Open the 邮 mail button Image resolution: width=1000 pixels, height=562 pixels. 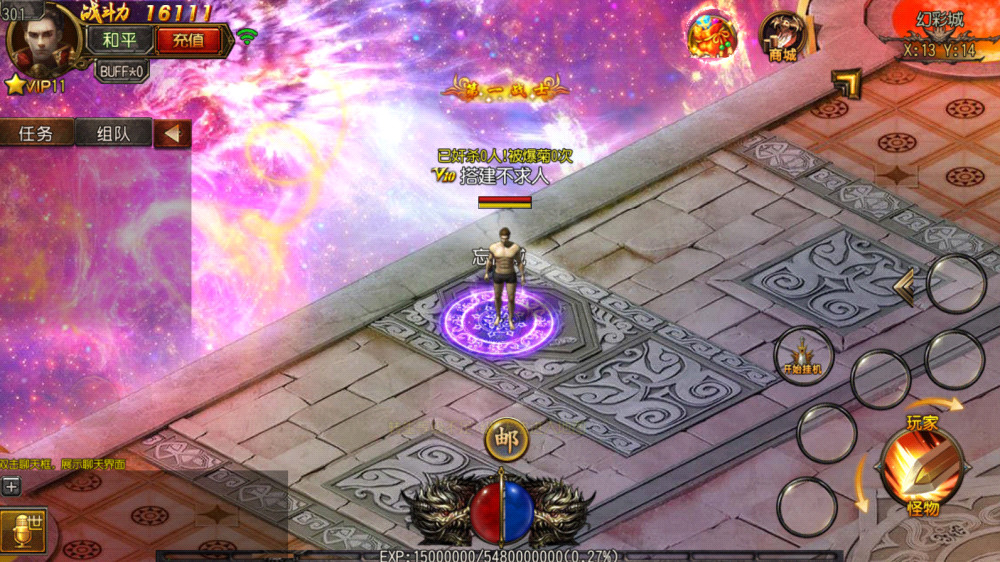[506, 439]
